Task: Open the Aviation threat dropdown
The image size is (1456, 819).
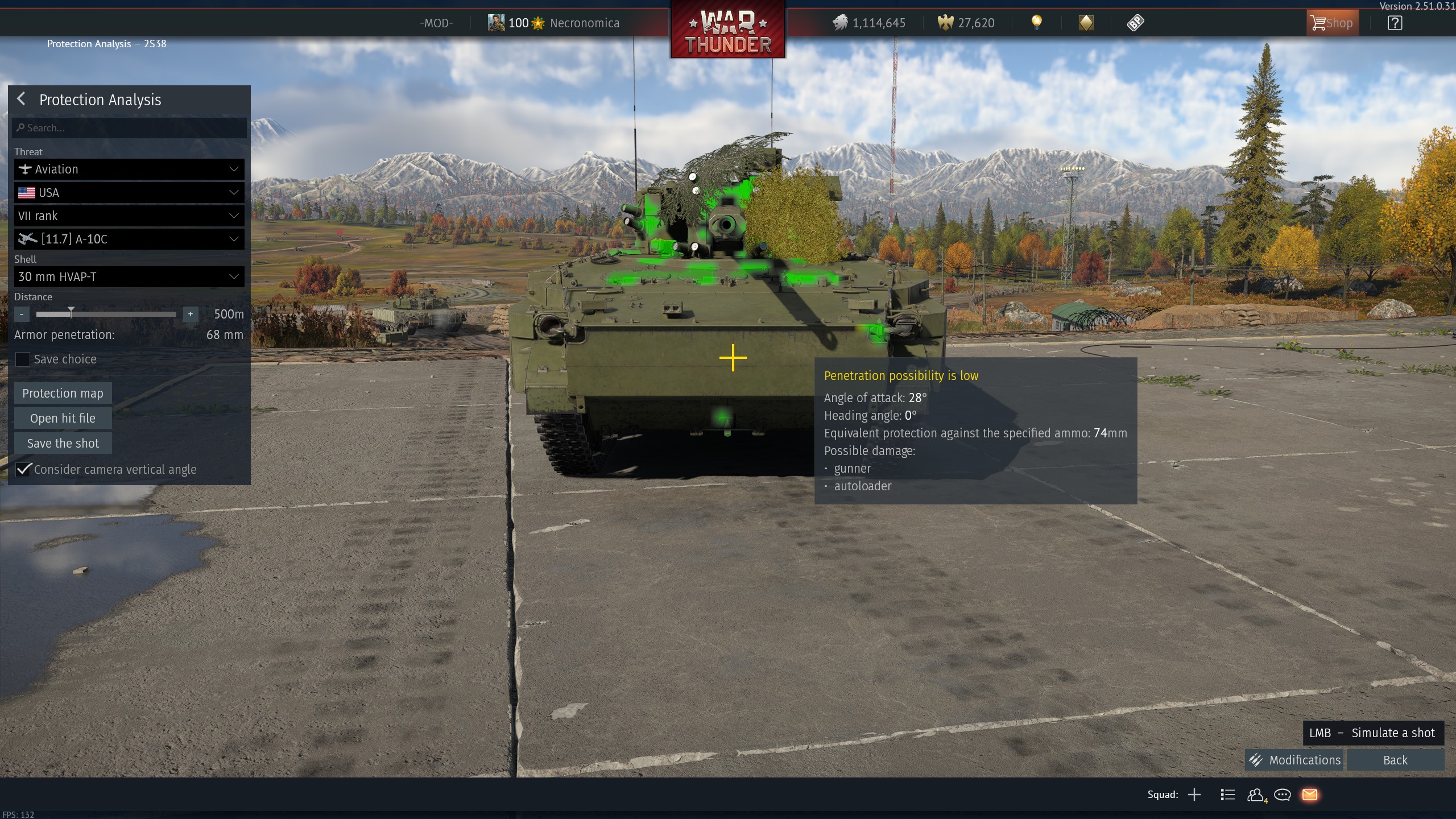Action: click(x=129, y=169)
